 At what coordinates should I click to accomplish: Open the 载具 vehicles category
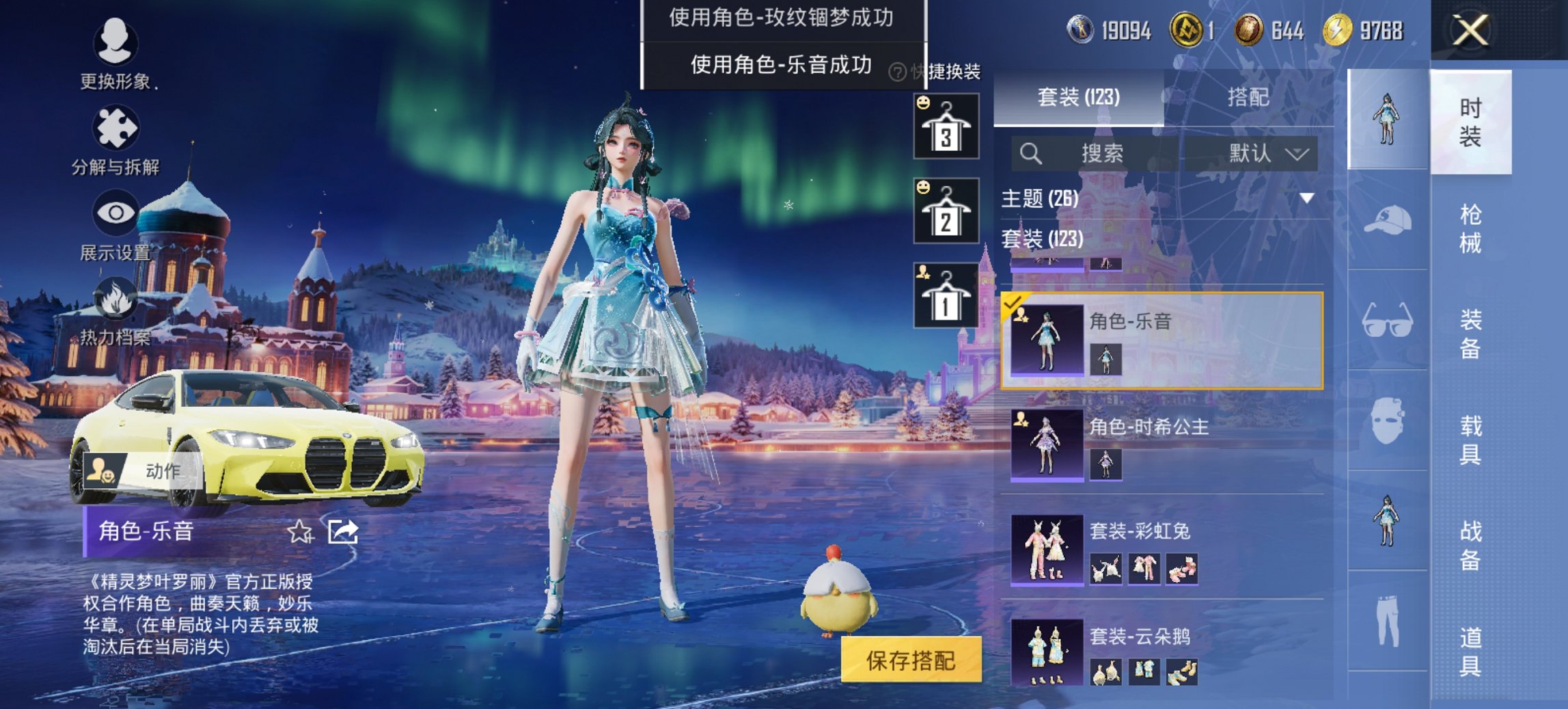click(1470, 440)
